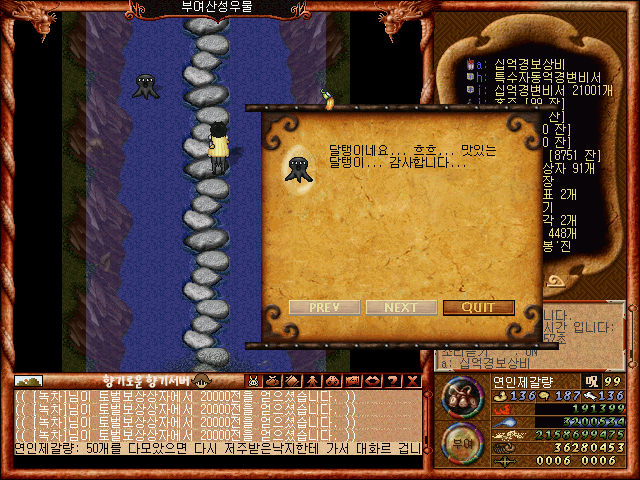Image resolution: width=640 pixels, height=480 pixels.
Task: Close the toolbar with the X icon
Action: pyautogui.click(x=410, y=380)
